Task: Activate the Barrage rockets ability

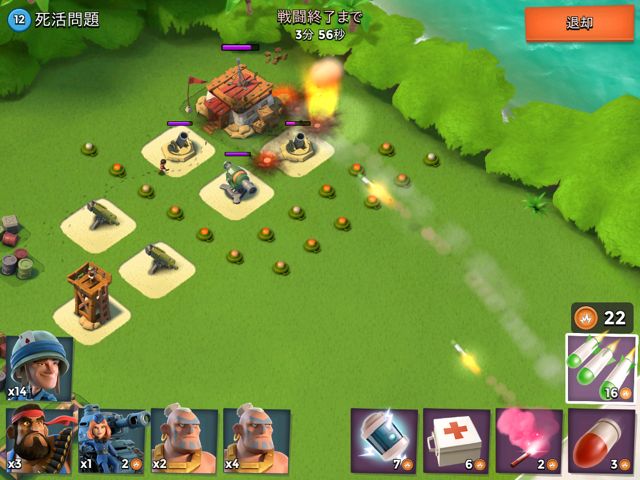Action: 602,367
